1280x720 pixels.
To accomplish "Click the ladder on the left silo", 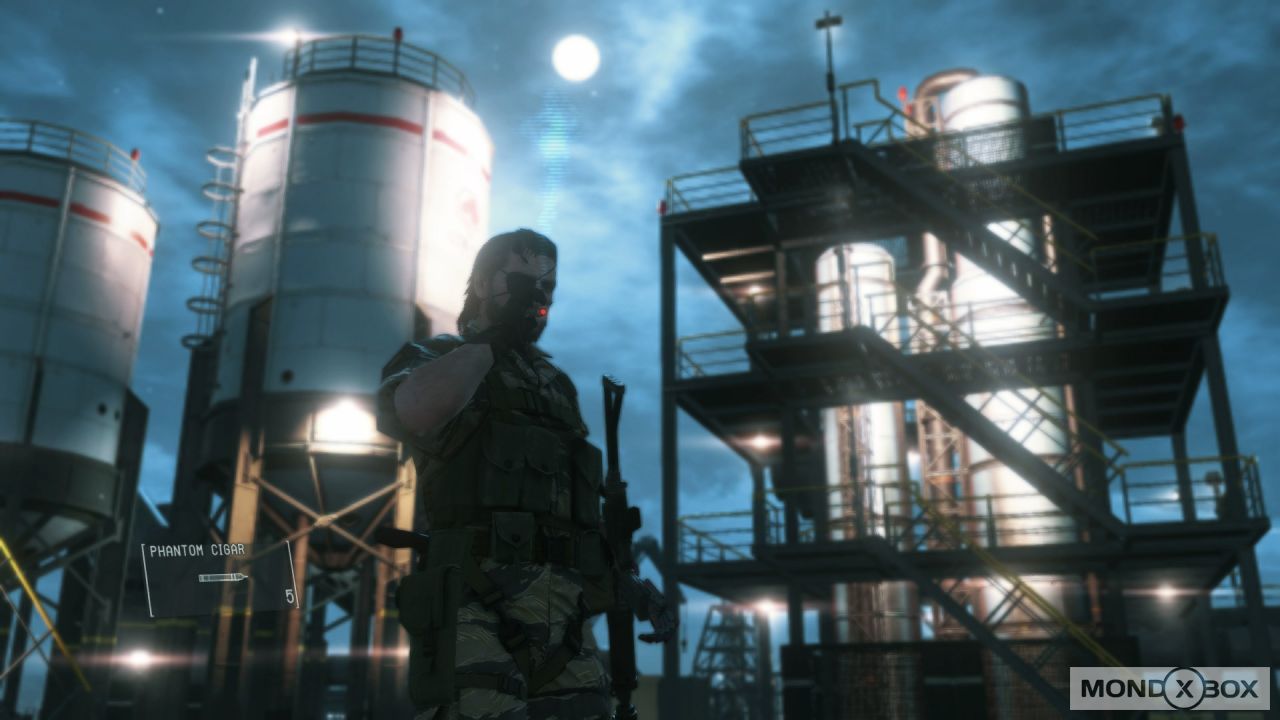I will coord(213,230).
